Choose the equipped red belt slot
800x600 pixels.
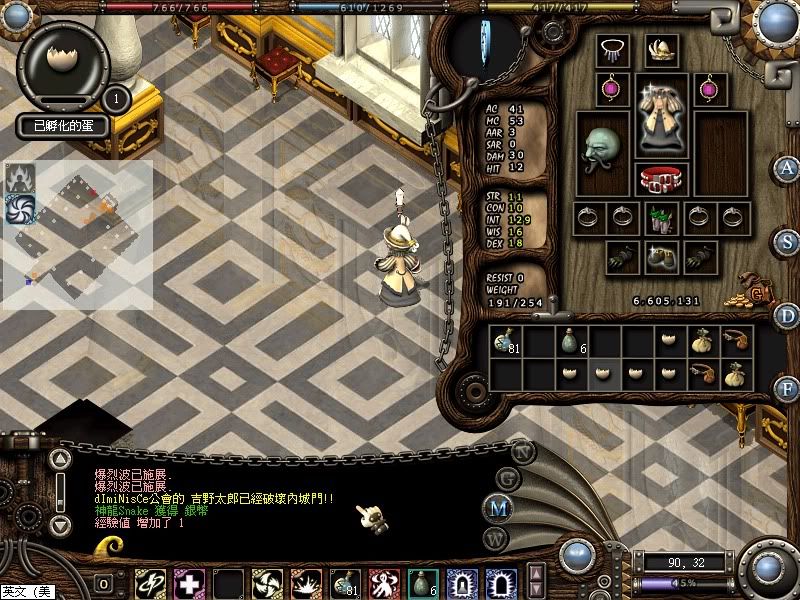(x=661, y=178)
